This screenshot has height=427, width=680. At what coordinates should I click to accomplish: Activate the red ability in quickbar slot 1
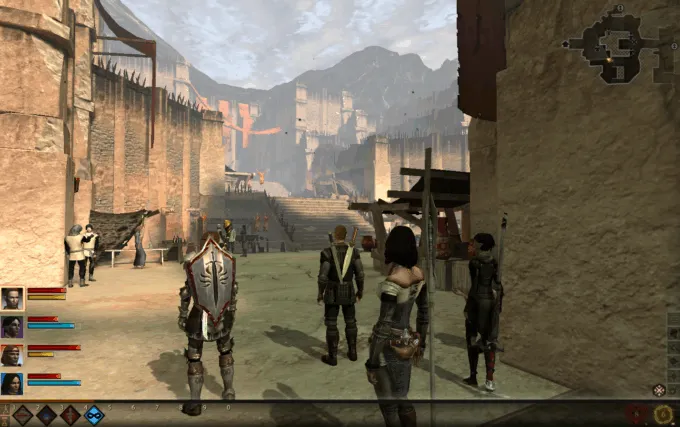click(x=22, y=414)
